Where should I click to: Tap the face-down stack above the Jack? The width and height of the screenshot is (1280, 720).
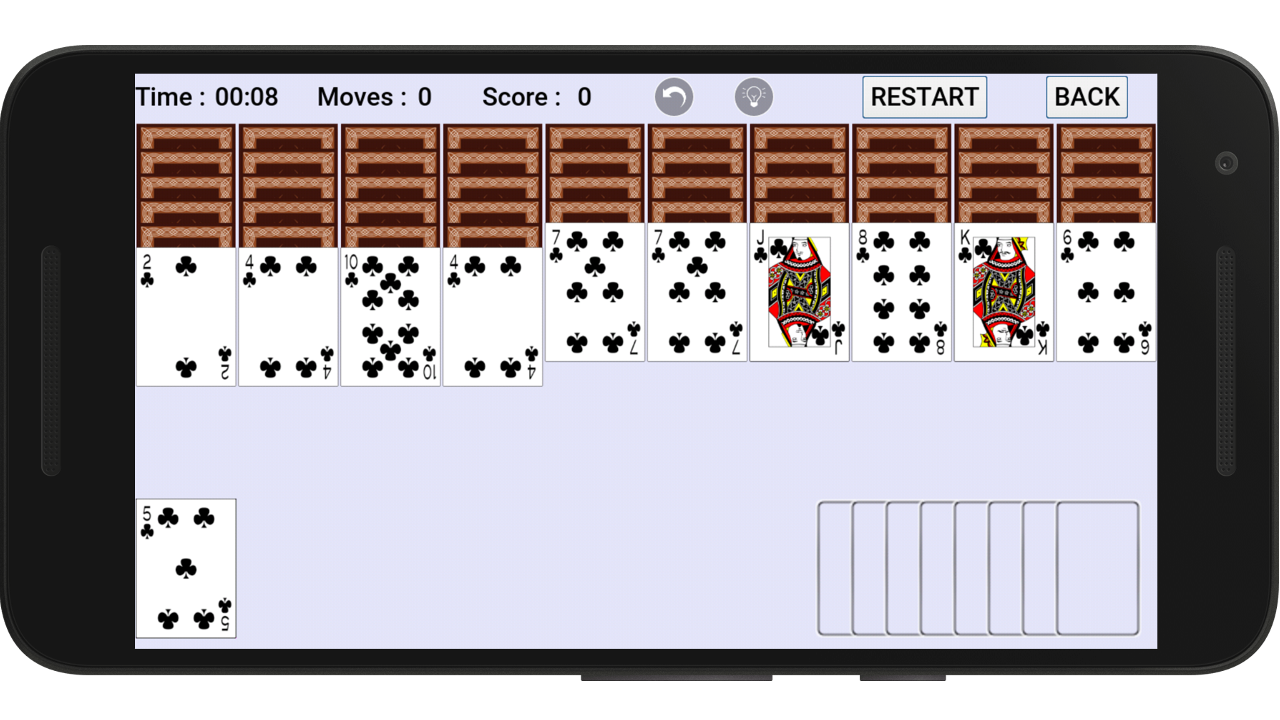(x=799, y=175)
